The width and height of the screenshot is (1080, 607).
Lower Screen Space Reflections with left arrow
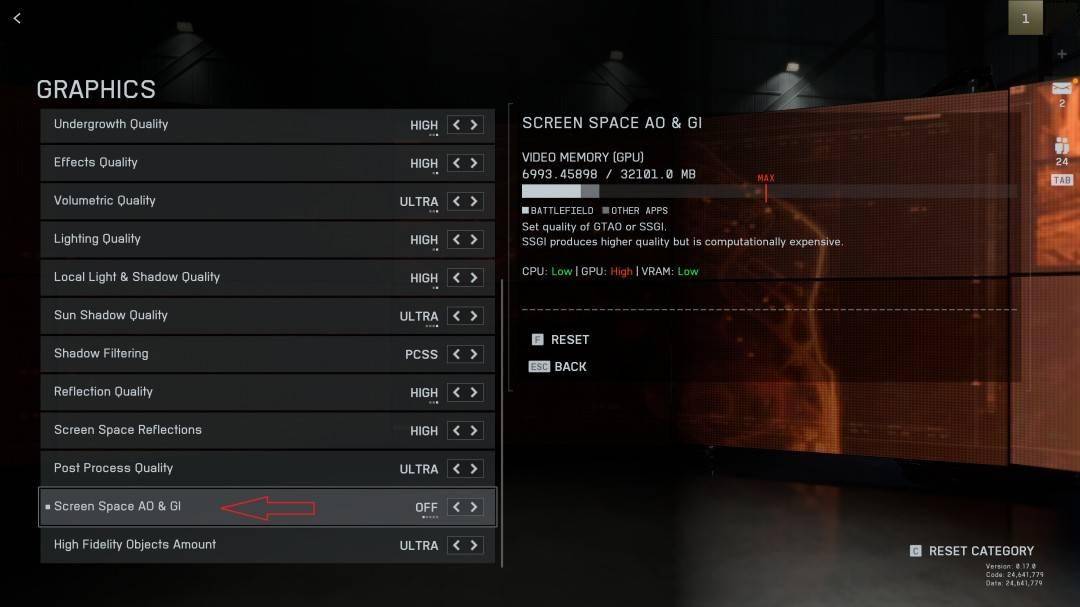457,431
